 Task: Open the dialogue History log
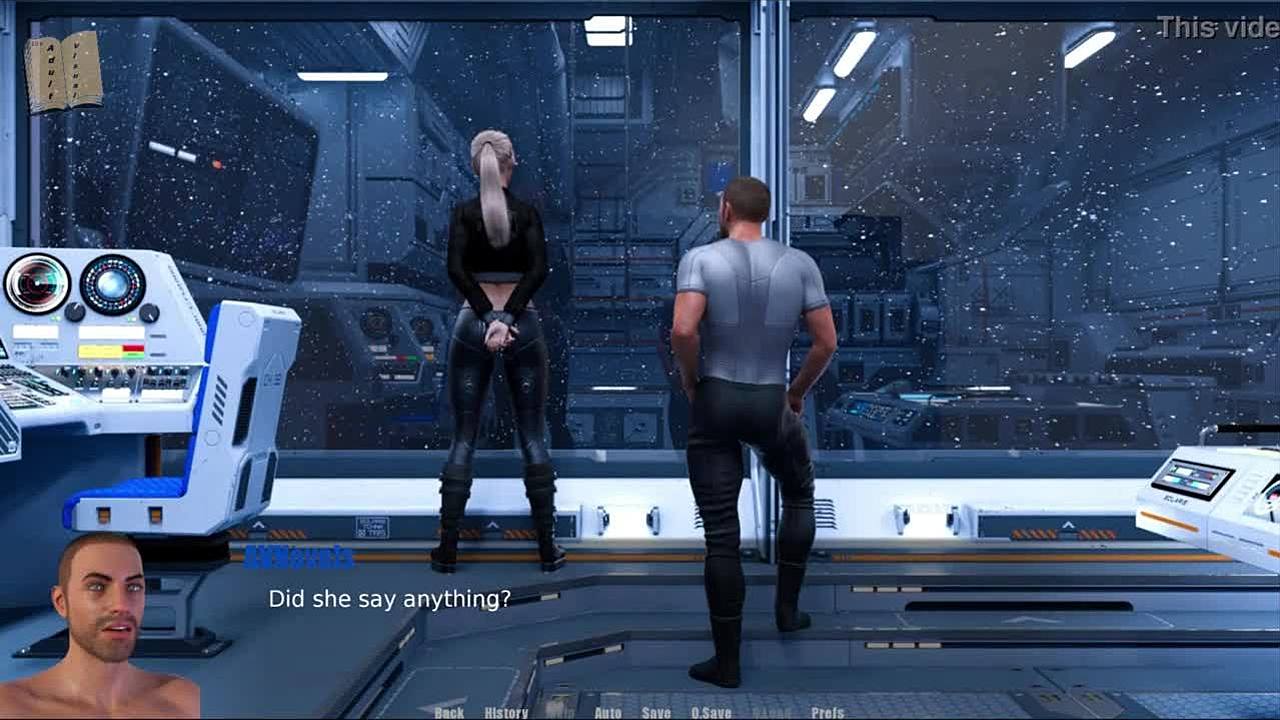coord(506,712)
